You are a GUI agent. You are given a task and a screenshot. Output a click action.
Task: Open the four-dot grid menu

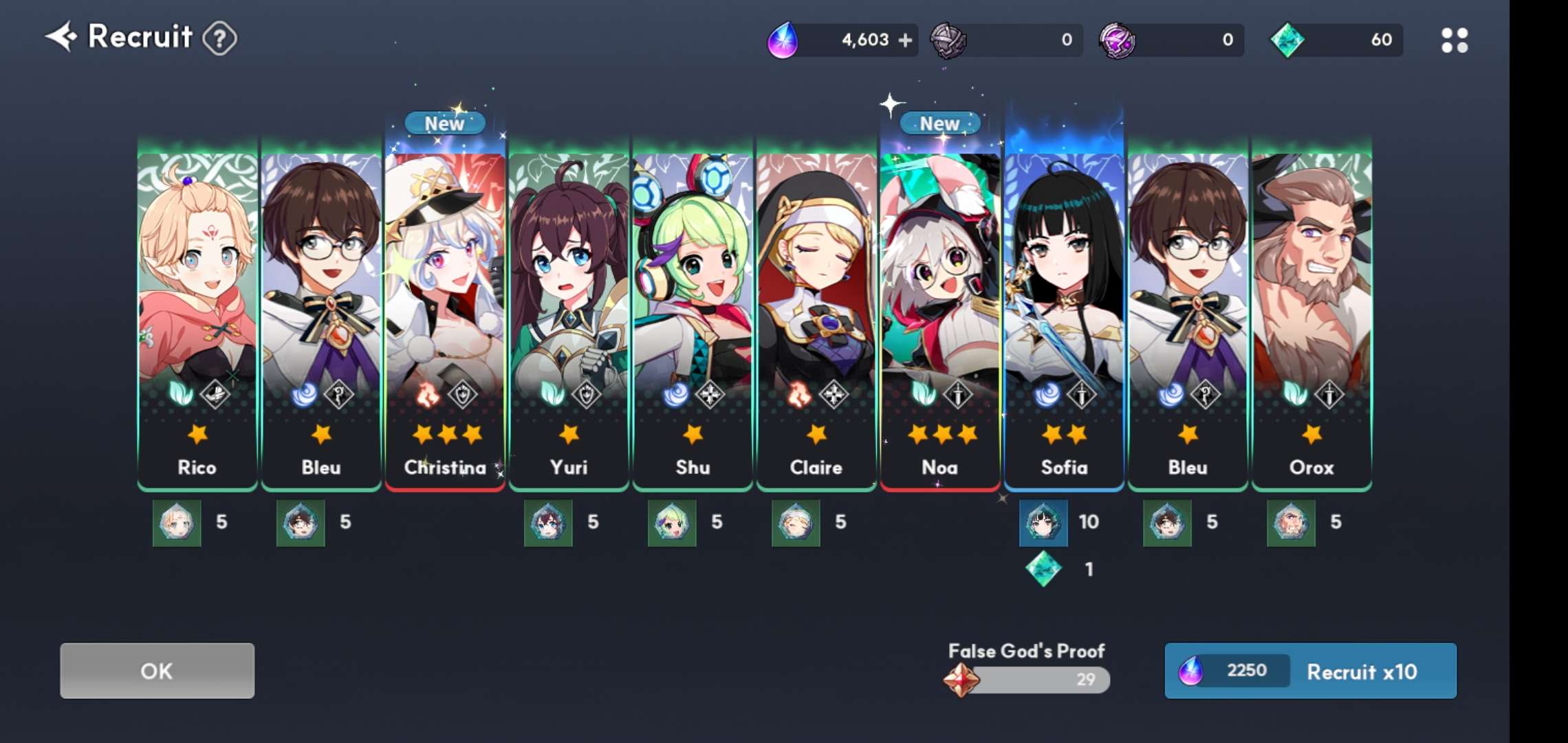pos(1454,40)
